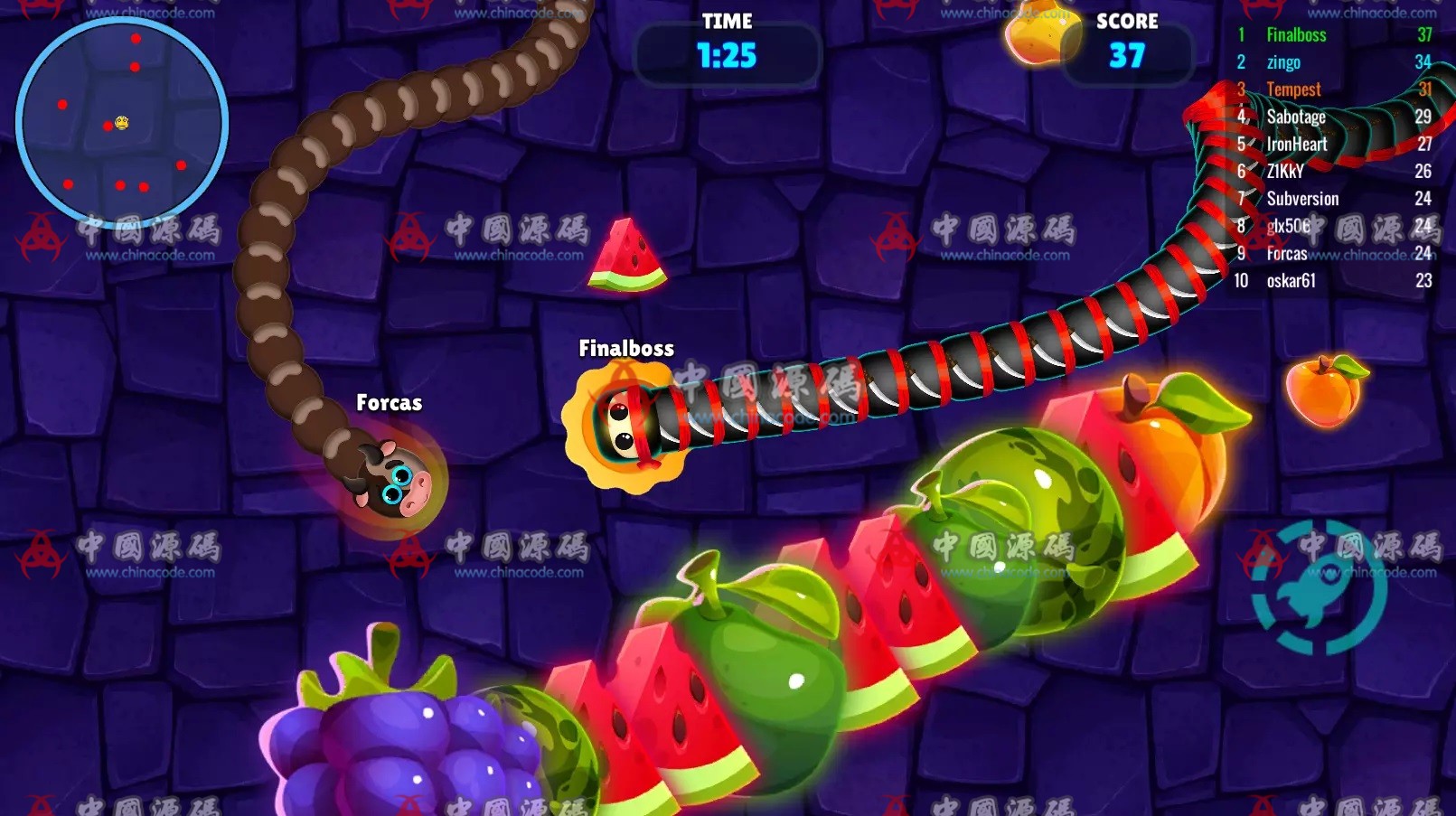
Task: Click a red enemy dot on the minimap
Action: click(x=136, y=39)
